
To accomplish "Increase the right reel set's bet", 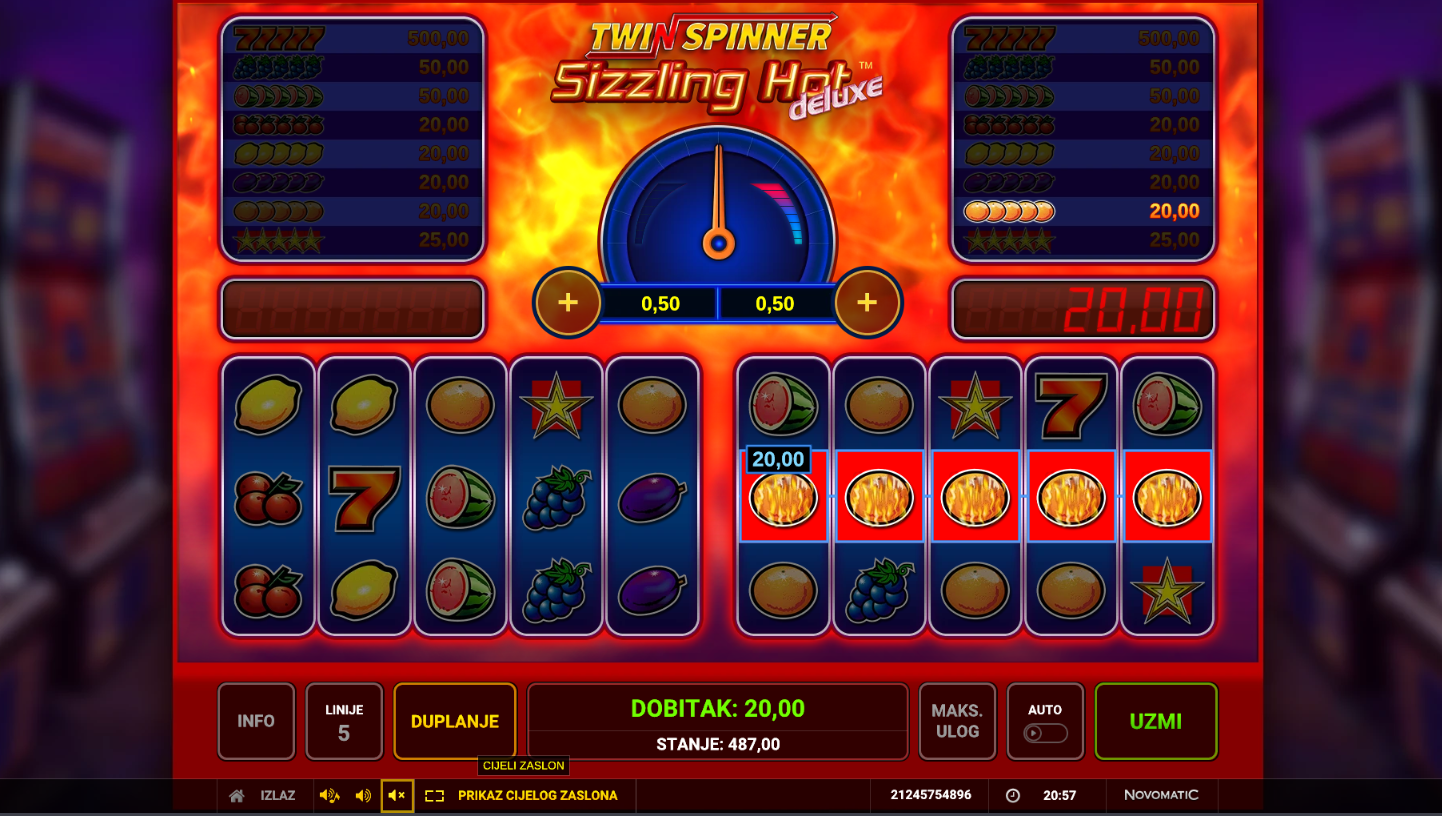I will click(x=867, y=302).
